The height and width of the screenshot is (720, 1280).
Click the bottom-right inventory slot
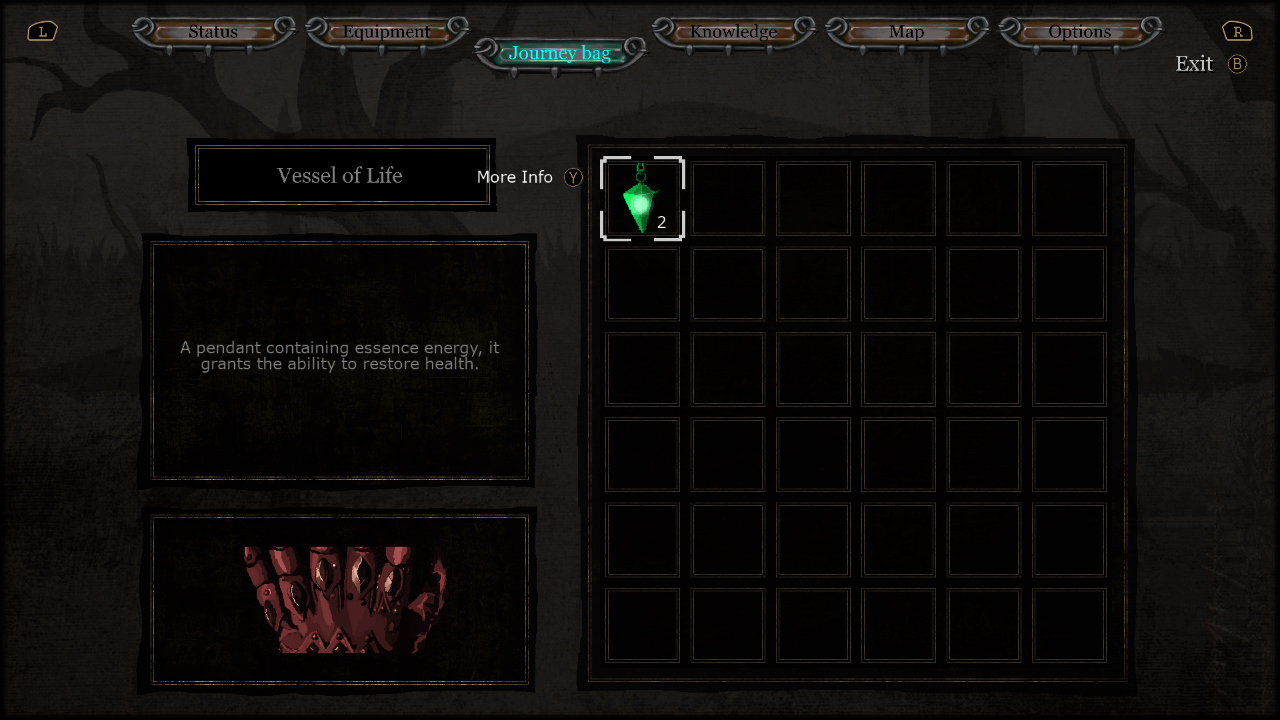pos(1068,625)
